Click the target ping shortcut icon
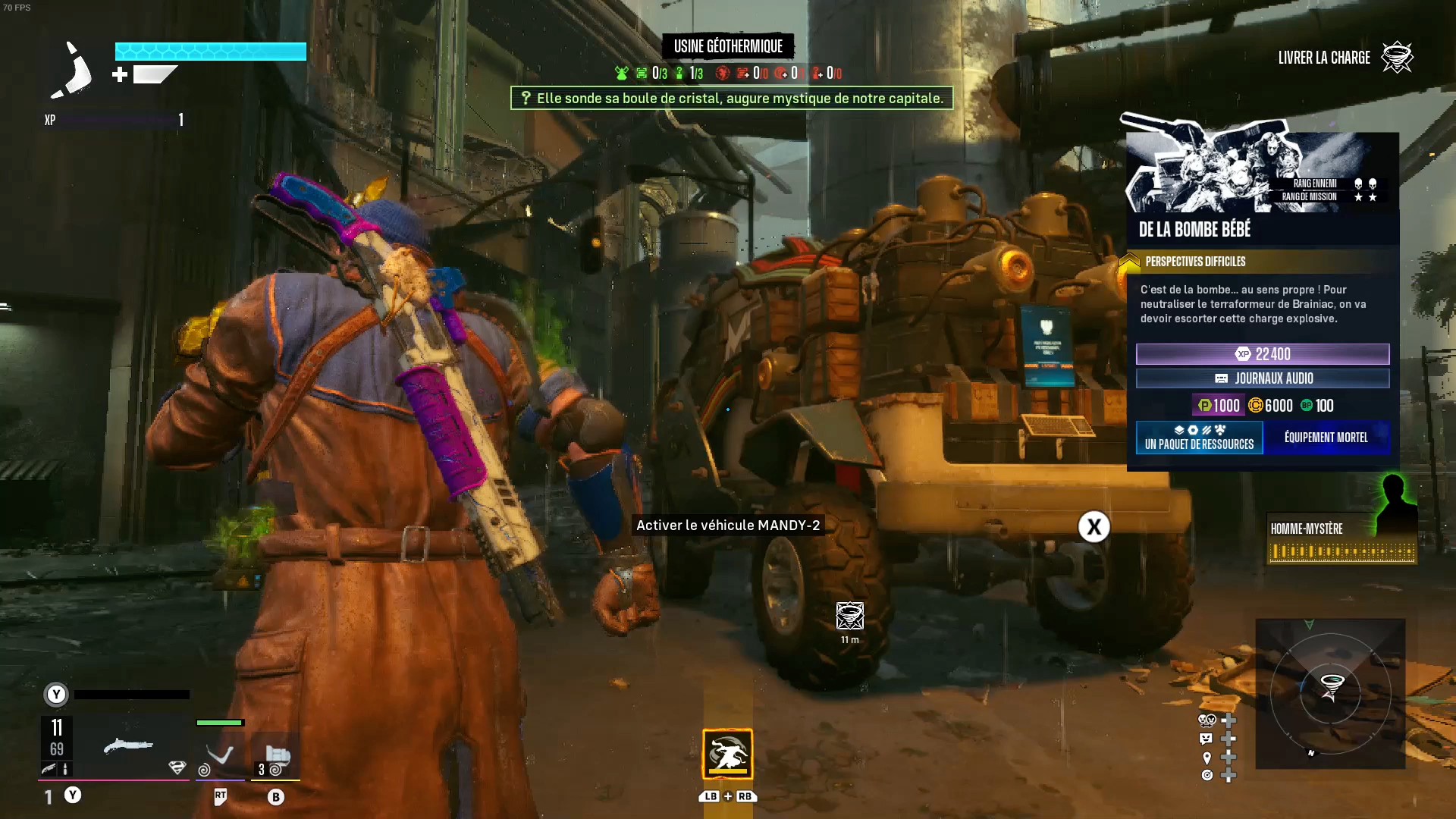 coord(1207,775)
